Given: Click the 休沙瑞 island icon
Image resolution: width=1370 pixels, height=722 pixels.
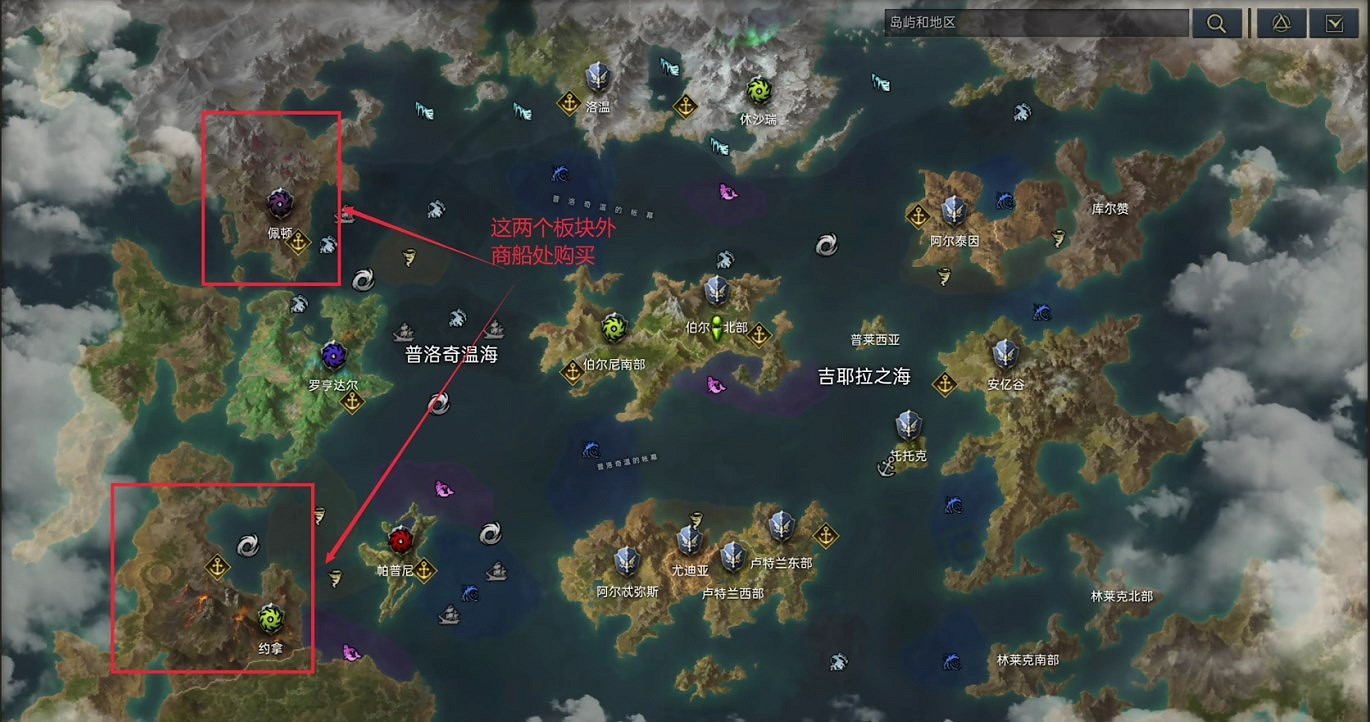Looking at the screenshot, I should click(759, 92).
